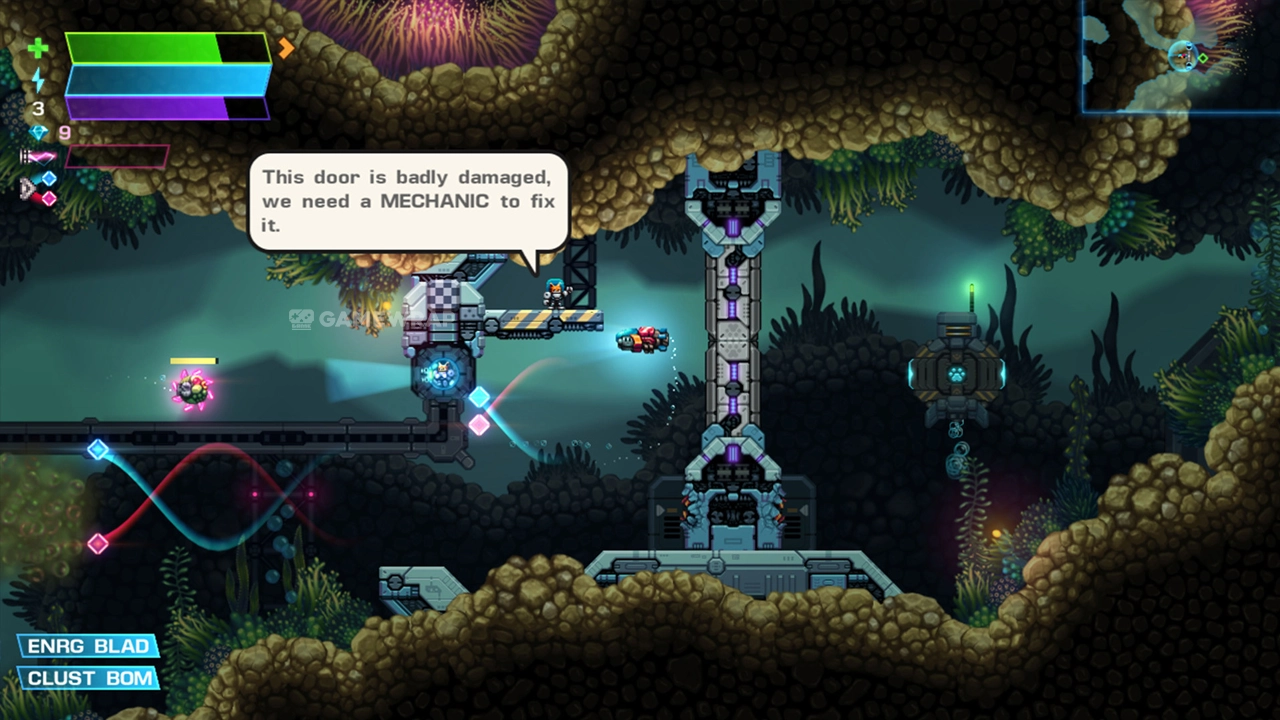The image size is (1280, 720).
Task: Open the minimap in the corner
Action: [1180, 56]
